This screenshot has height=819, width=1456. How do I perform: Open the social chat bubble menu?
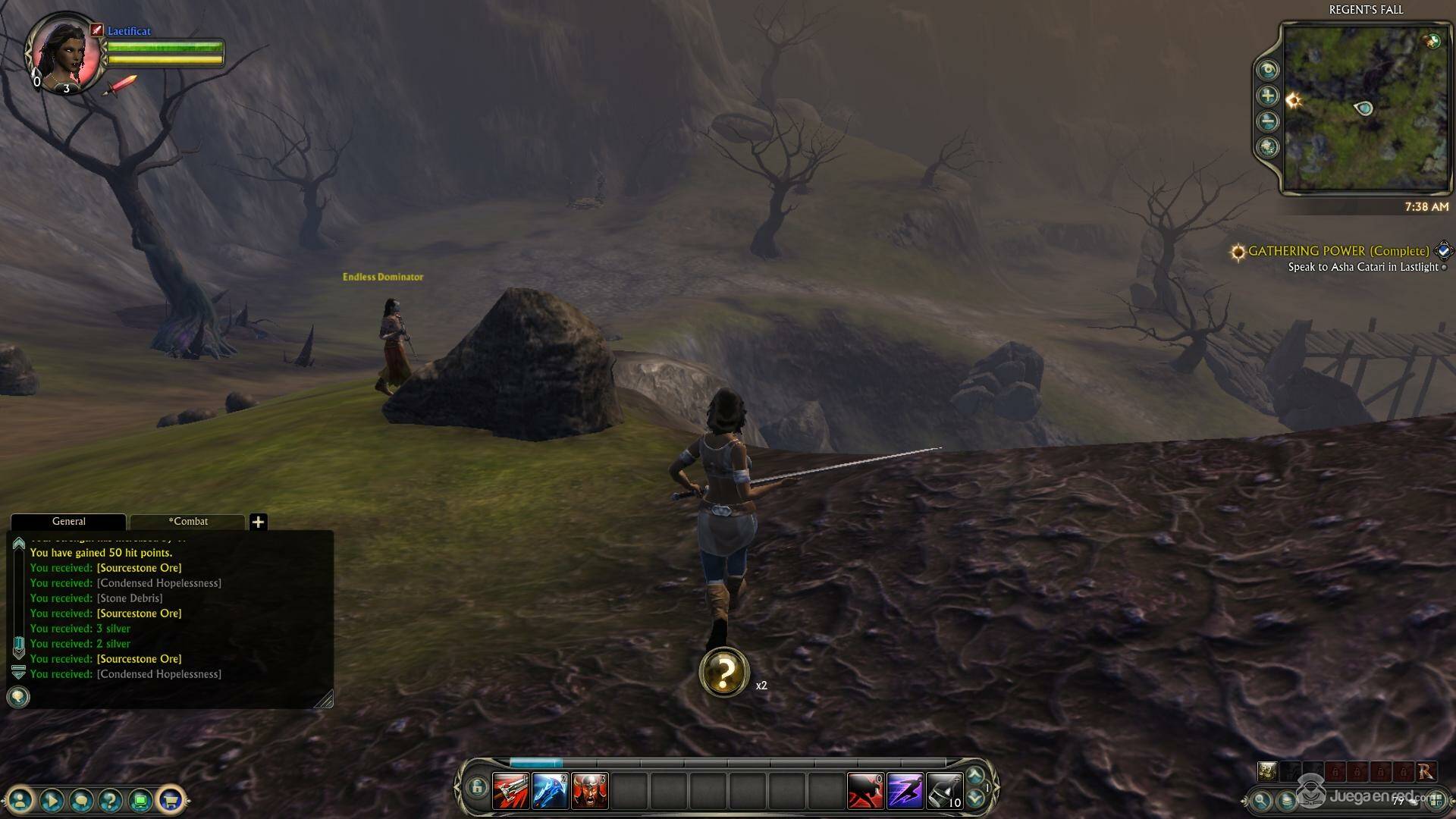tap(81, 799)
